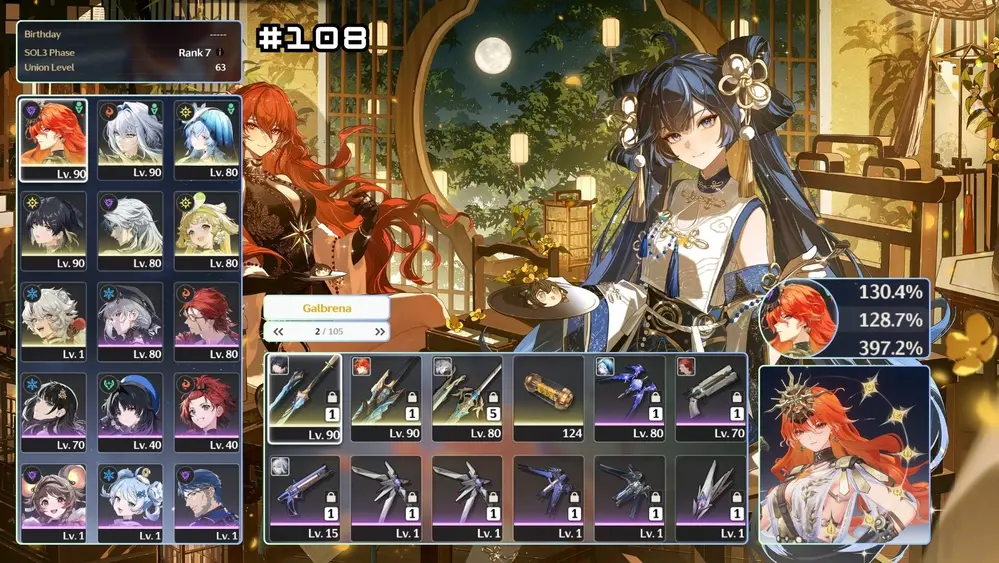Select the golden tube item showing 124
This screenshot has width=999, height=563.
tap(549, 398)
